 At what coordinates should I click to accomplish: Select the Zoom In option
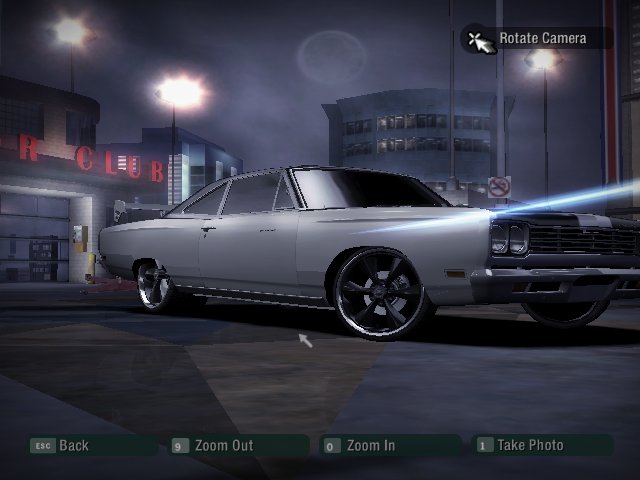[x=370, y=446]
